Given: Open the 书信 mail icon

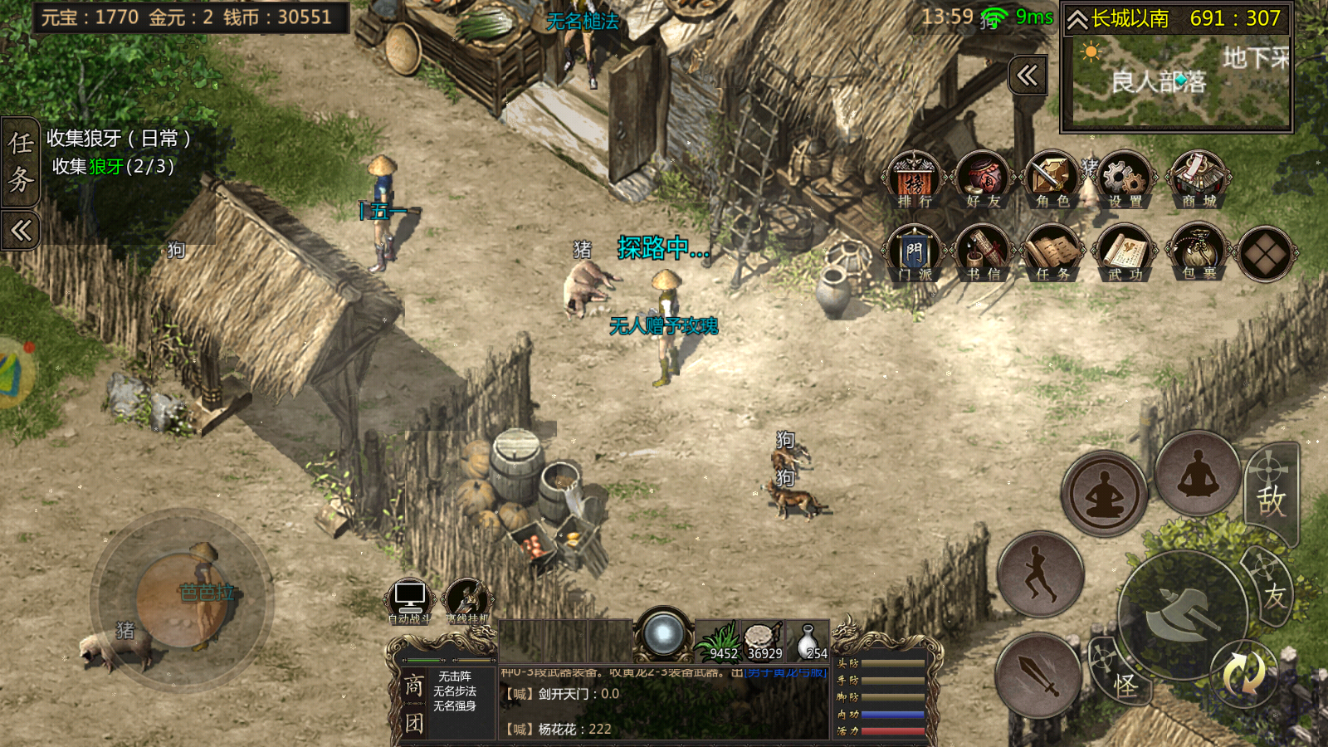Looking at the screenshot, I should point(983,252).
